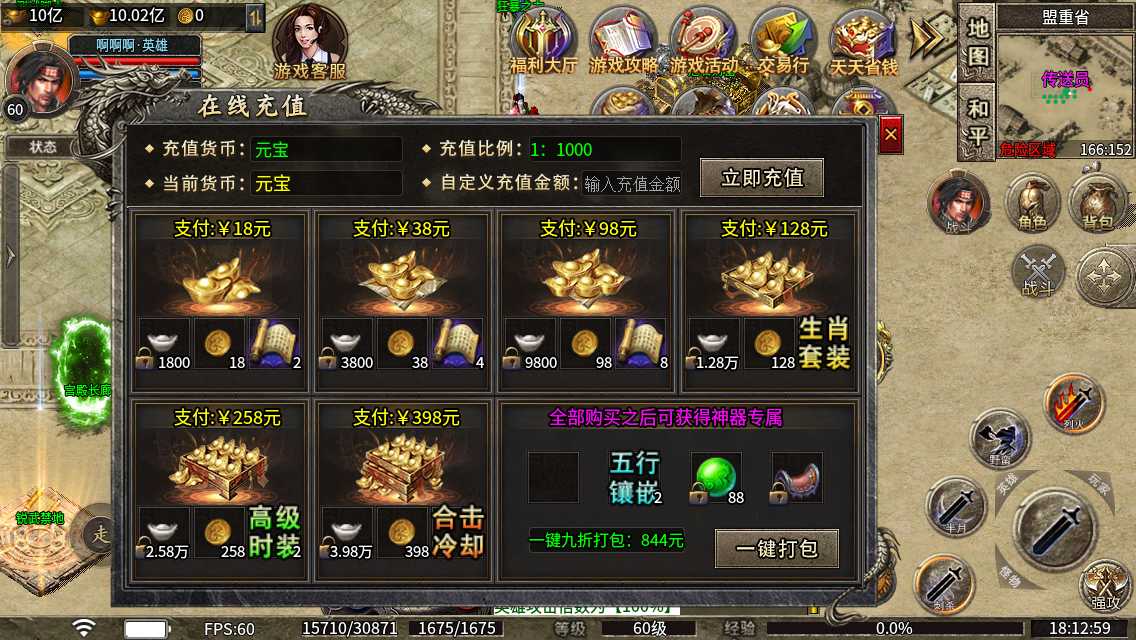This screenshot has width=1136, height=640.
Task: Select the ¥398 合击冷却 package
Action: [402, 490]
